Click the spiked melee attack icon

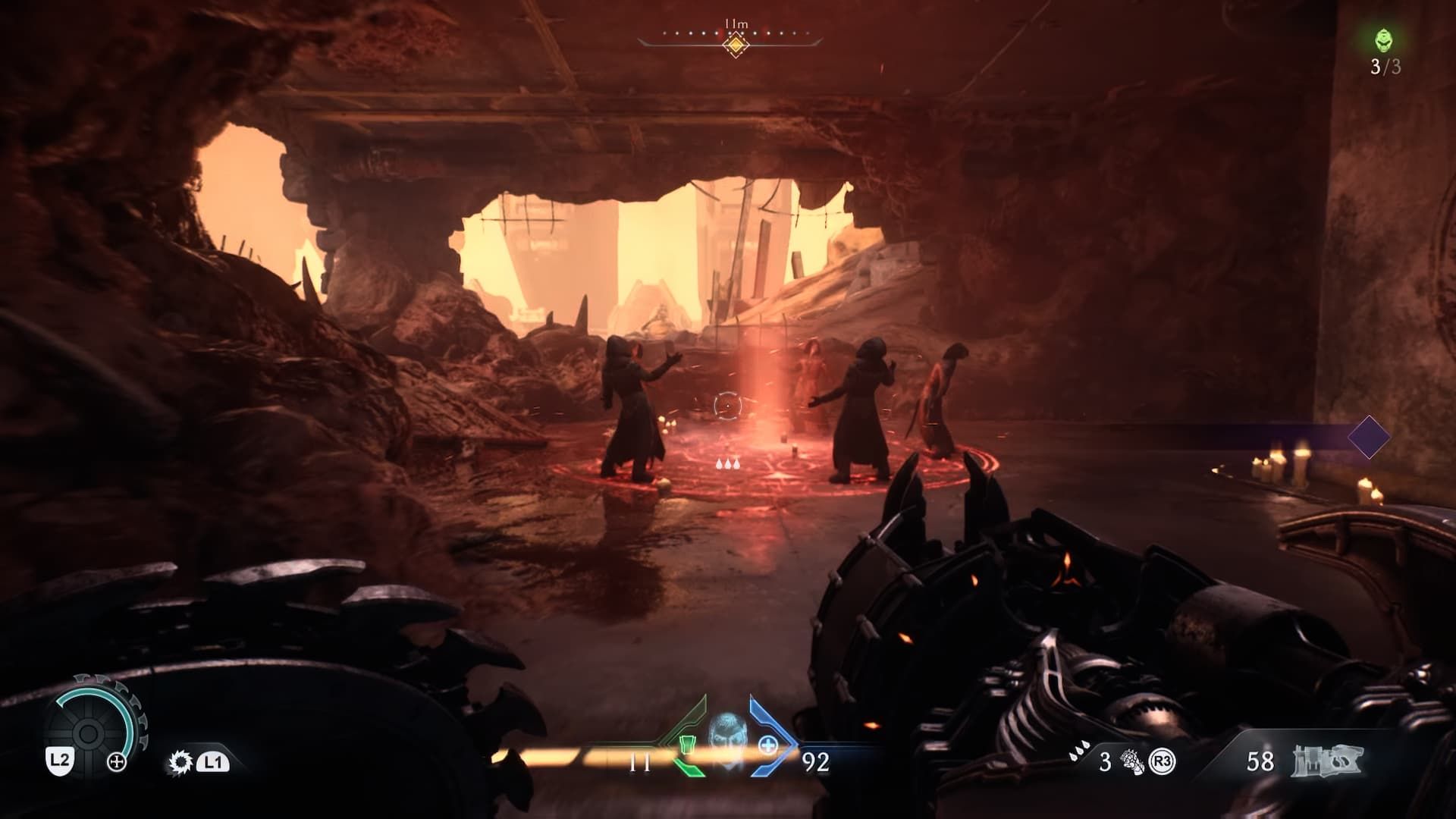pos(180,761)
